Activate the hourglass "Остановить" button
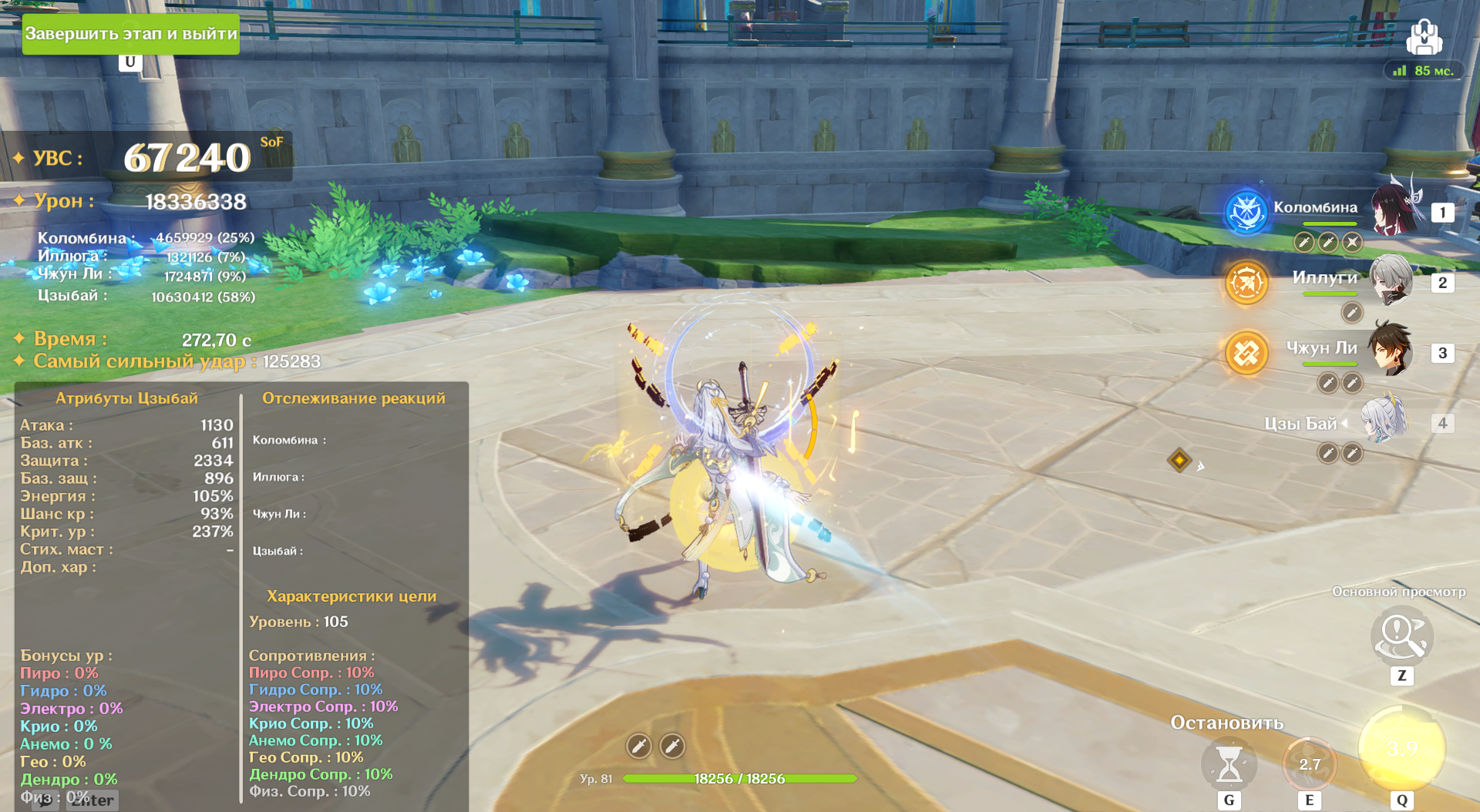The height and width of the screenshot is (812, 1480). click(x=1229, y=764)
